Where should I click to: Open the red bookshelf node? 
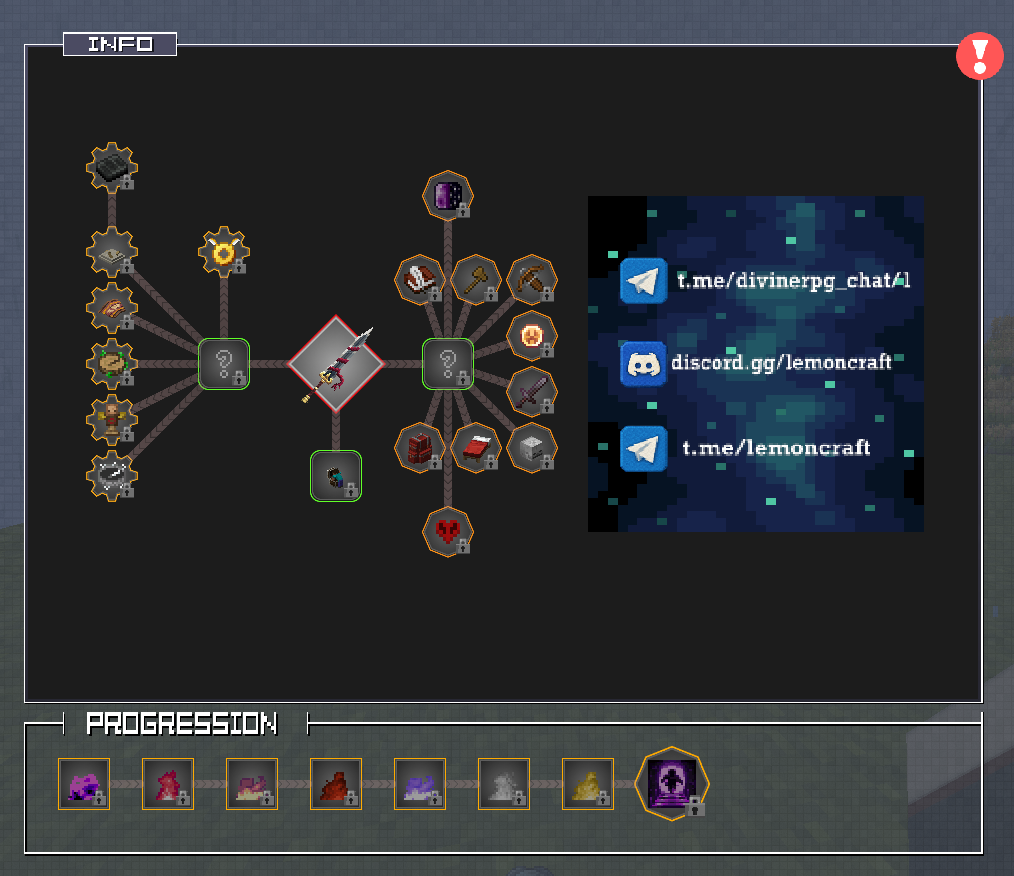(420, 447)
